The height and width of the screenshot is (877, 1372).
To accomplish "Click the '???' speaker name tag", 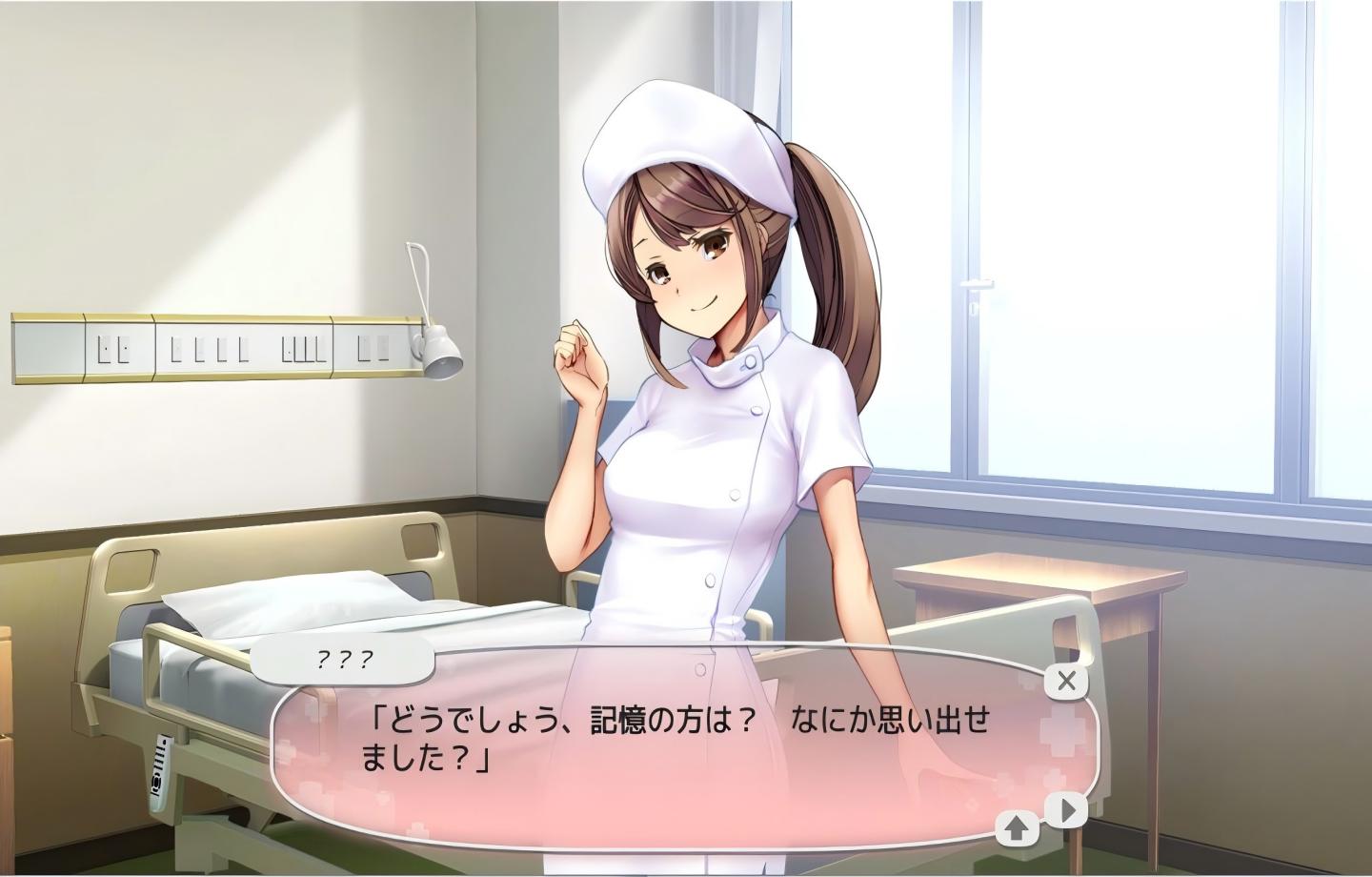I will point(340,658).
